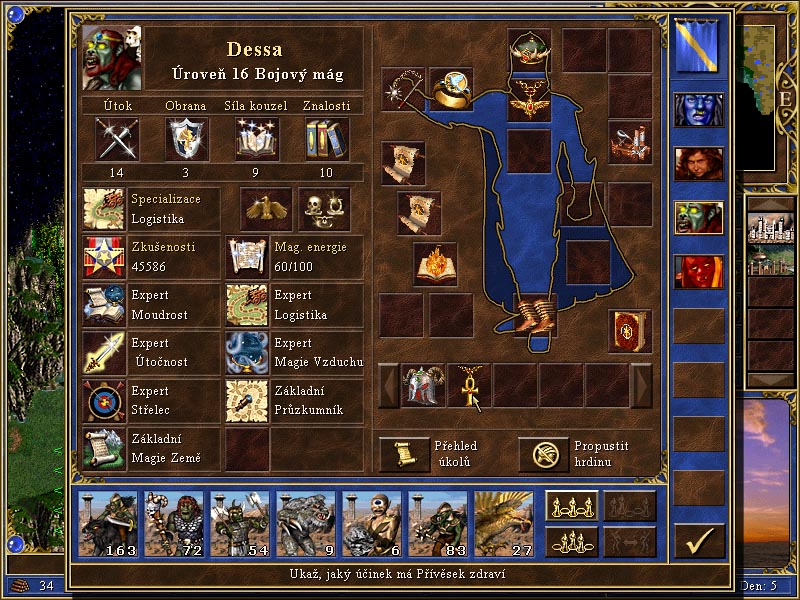
Task: Open the flaming spellbook slot
Action: coord(435,264)
